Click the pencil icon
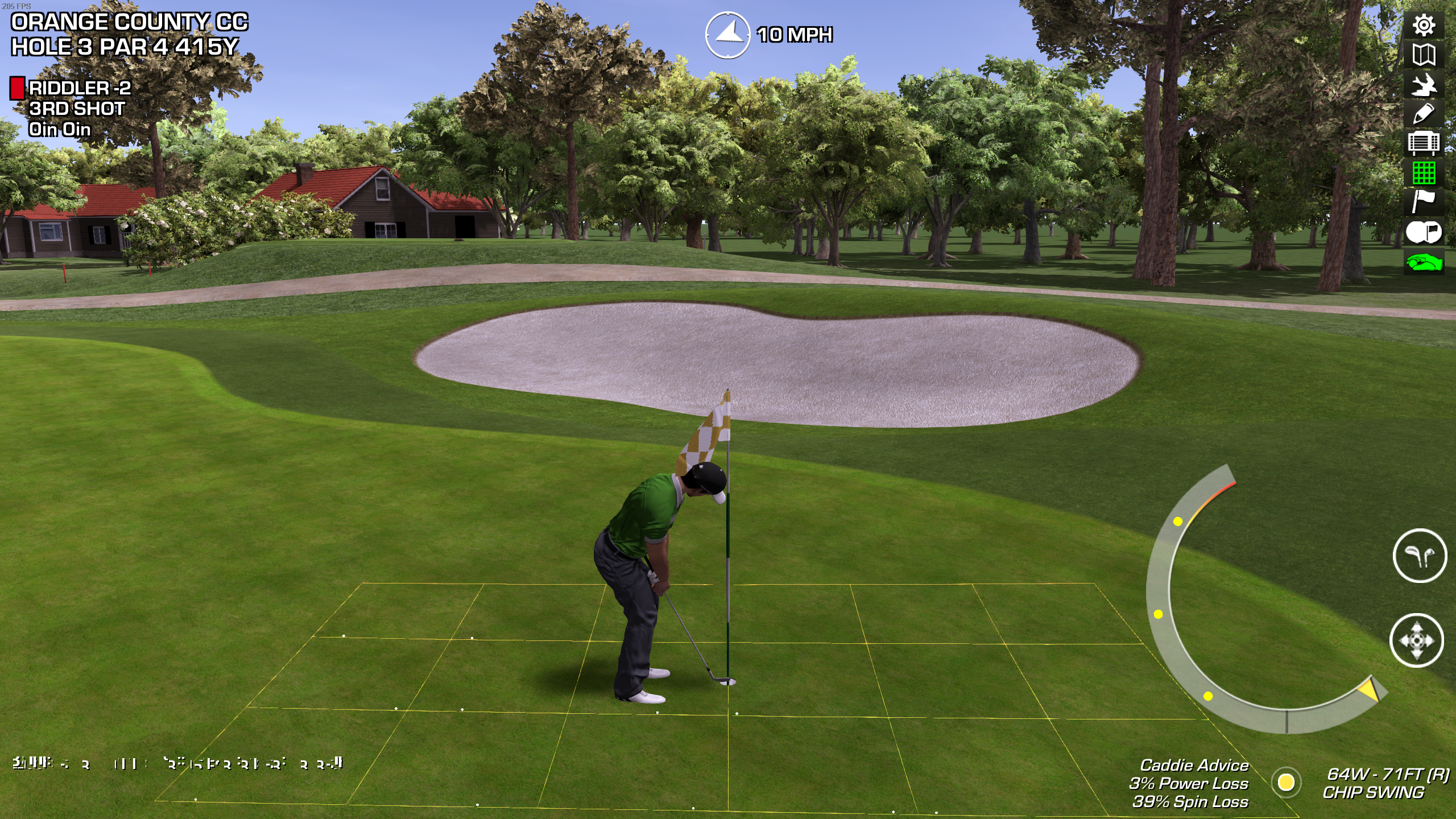The image size is (1456, 819). 1424,114
